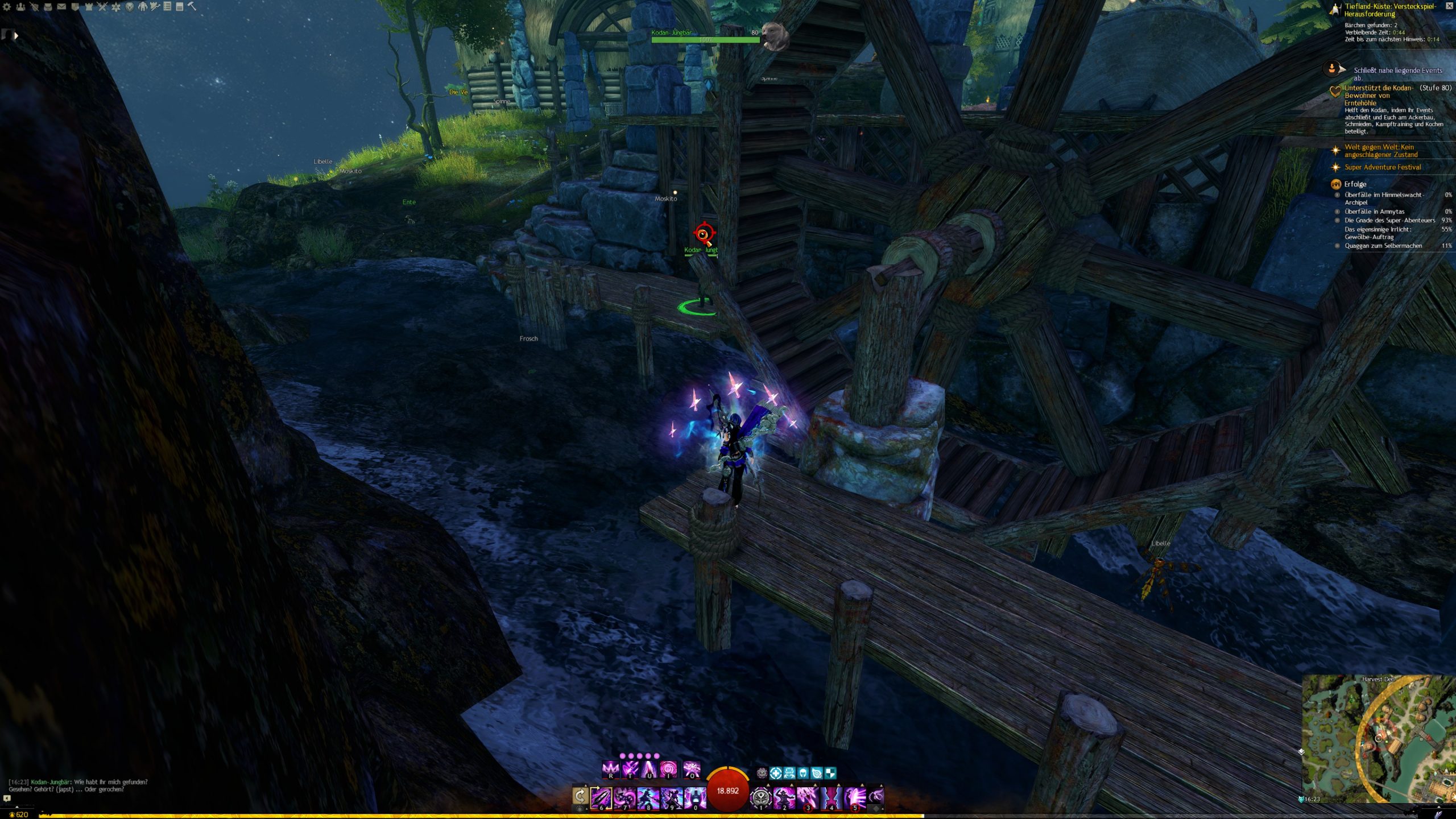The height and width of the screenshot is (819, 1456).
Task: Open the Erfolge achievements header
Action: (1355, 184)
